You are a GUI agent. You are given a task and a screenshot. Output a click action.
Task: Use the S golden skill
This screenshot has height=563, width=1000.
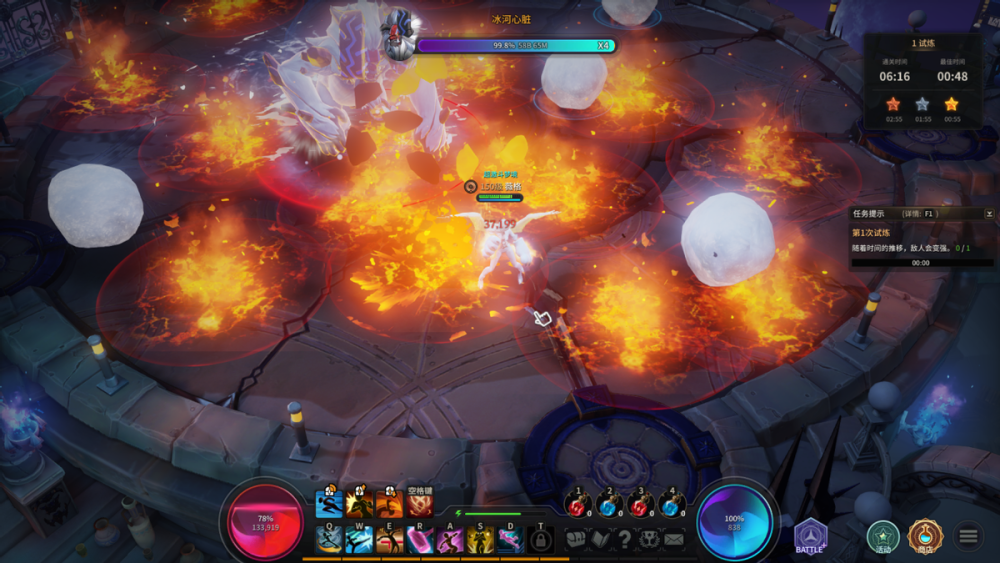(x=480, y=540)
